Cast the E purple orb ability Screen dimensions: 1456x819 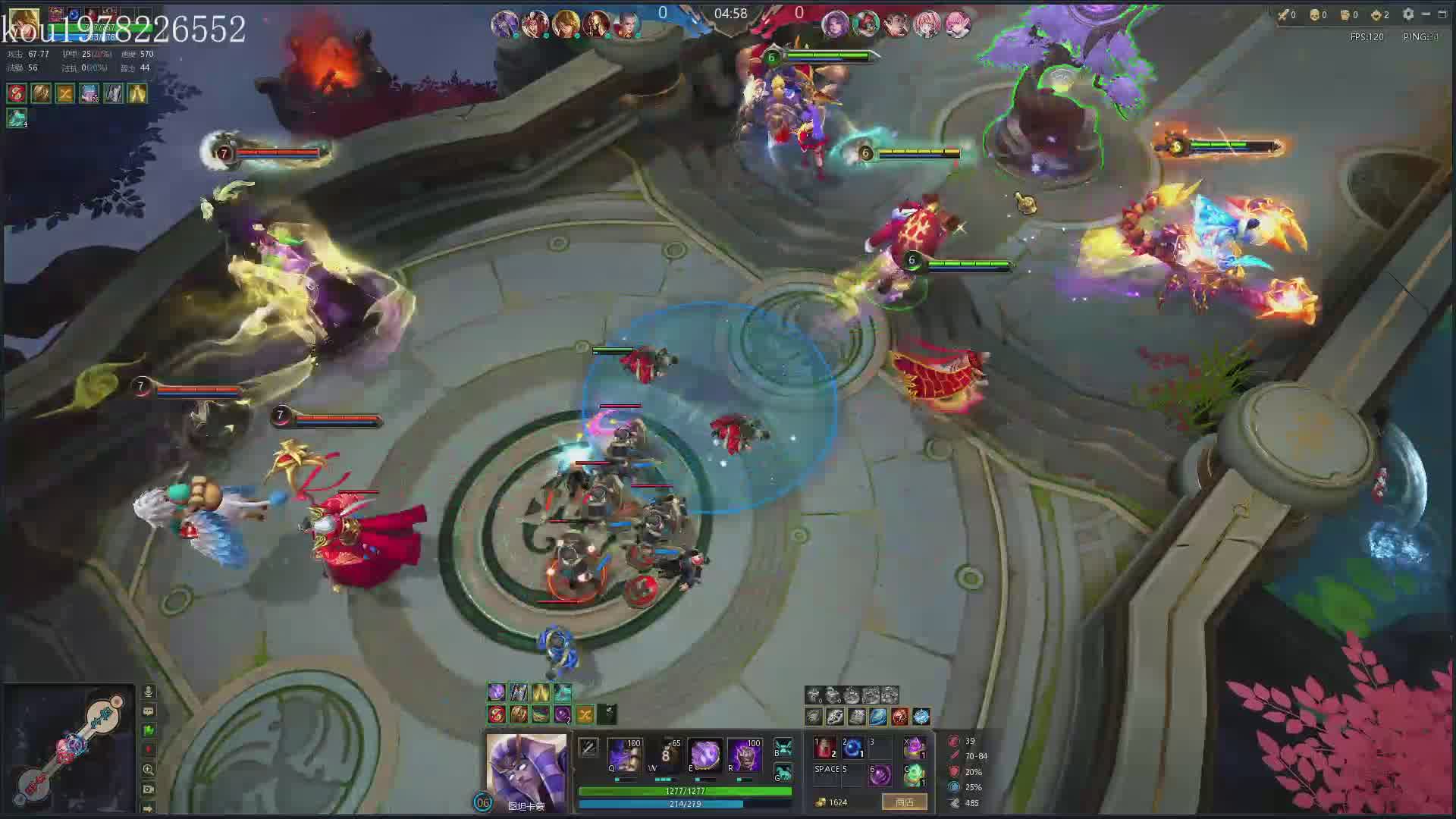tap(704, 755)
